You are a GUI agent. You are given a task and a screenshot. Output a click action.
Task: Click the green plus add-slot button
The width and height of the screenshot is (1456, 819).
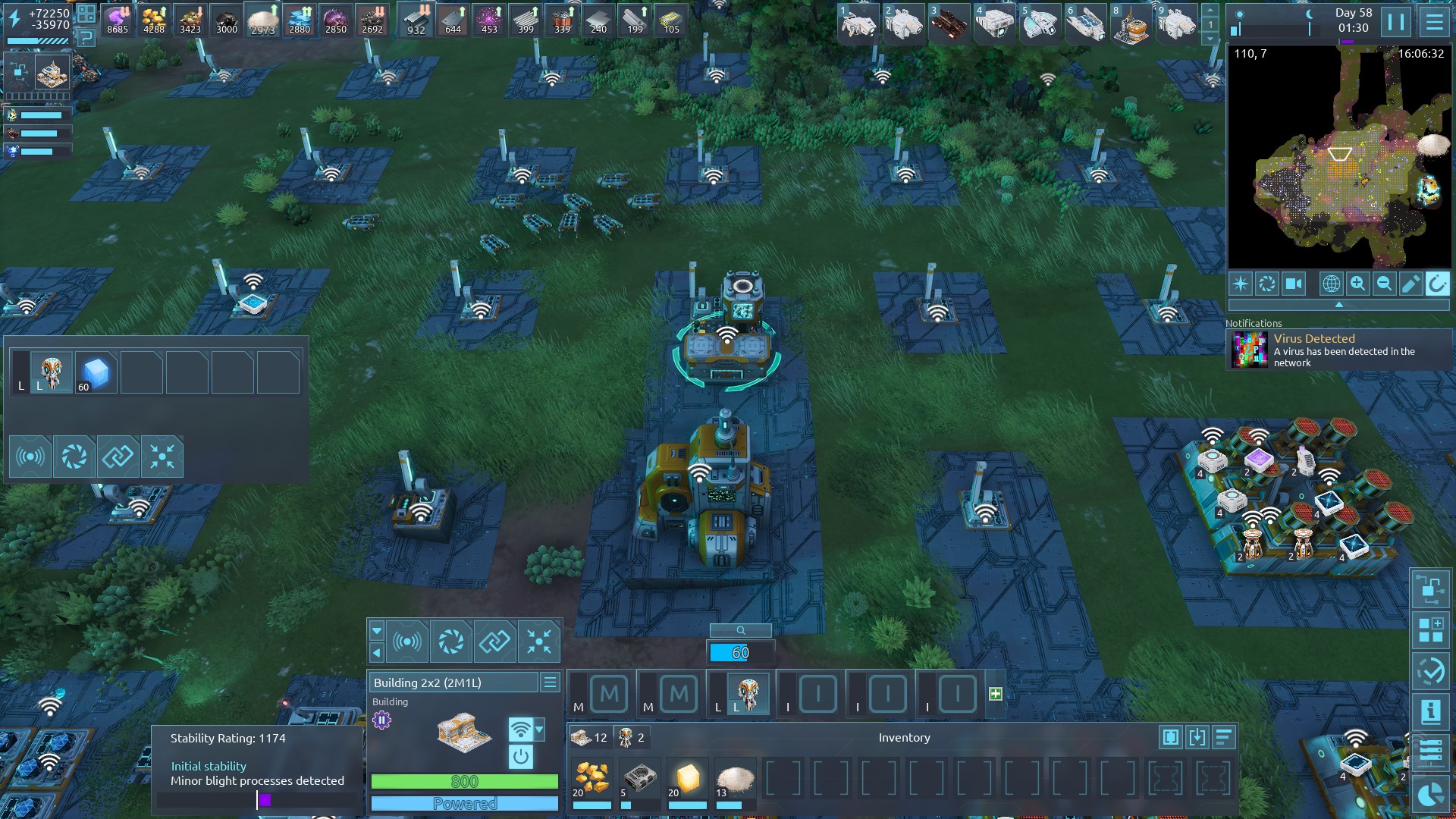click(996, 694)
